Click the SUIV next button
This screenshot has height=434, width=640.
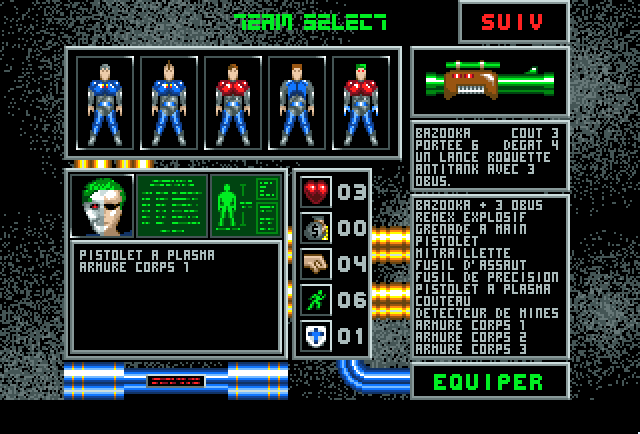click(x=513, y=23)
